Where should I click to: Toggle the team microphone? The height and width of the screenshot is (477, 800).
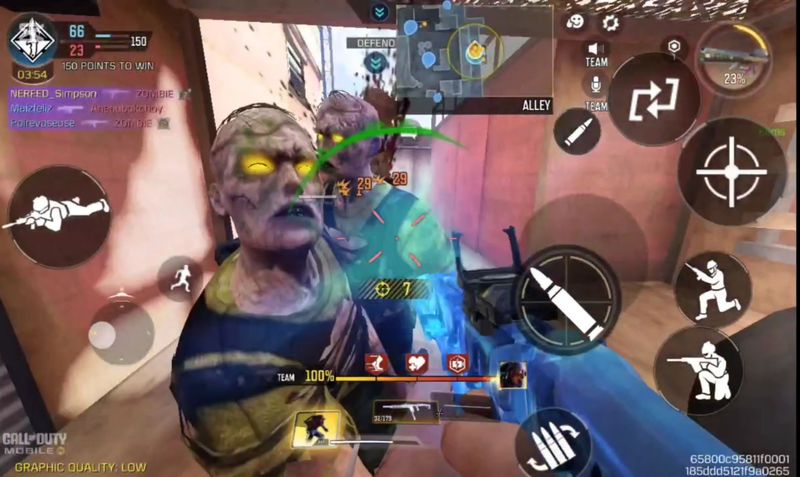coord(596,87)
